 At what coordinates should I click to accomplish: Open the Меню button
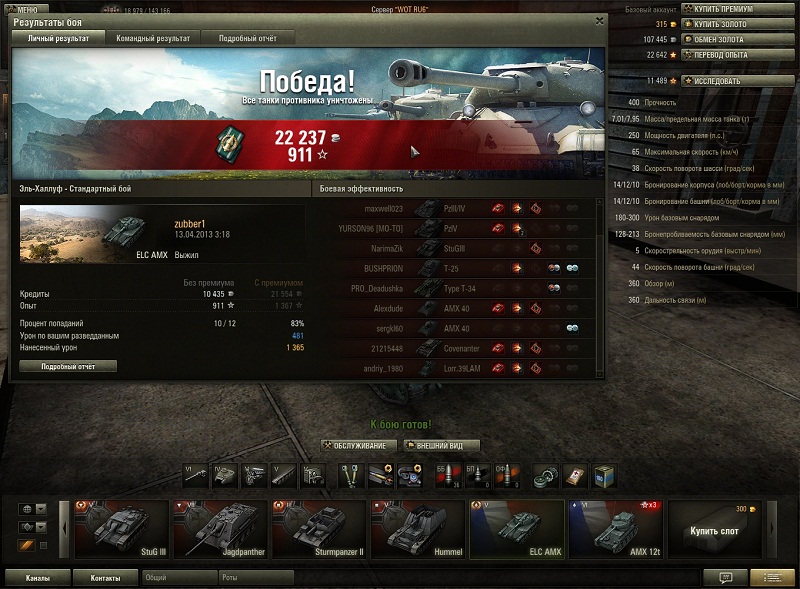[22, 9]
